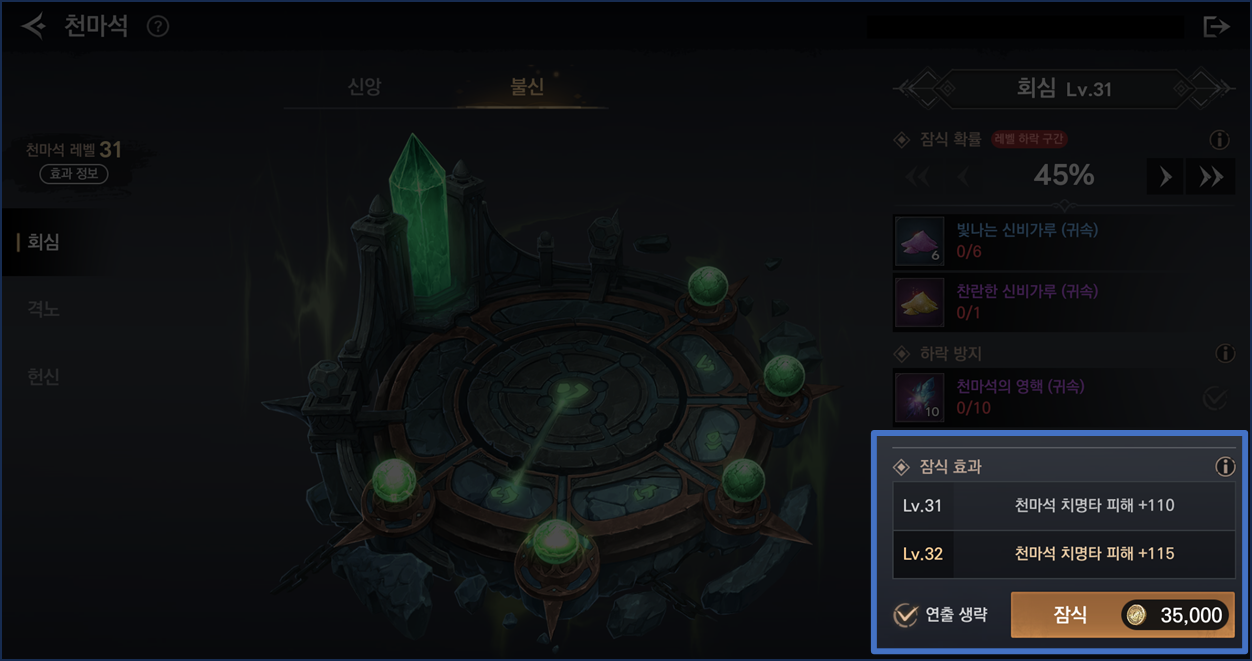Show info for 잠식 효과
This screenshot has height=661, width=1252.
(1224, 467)
